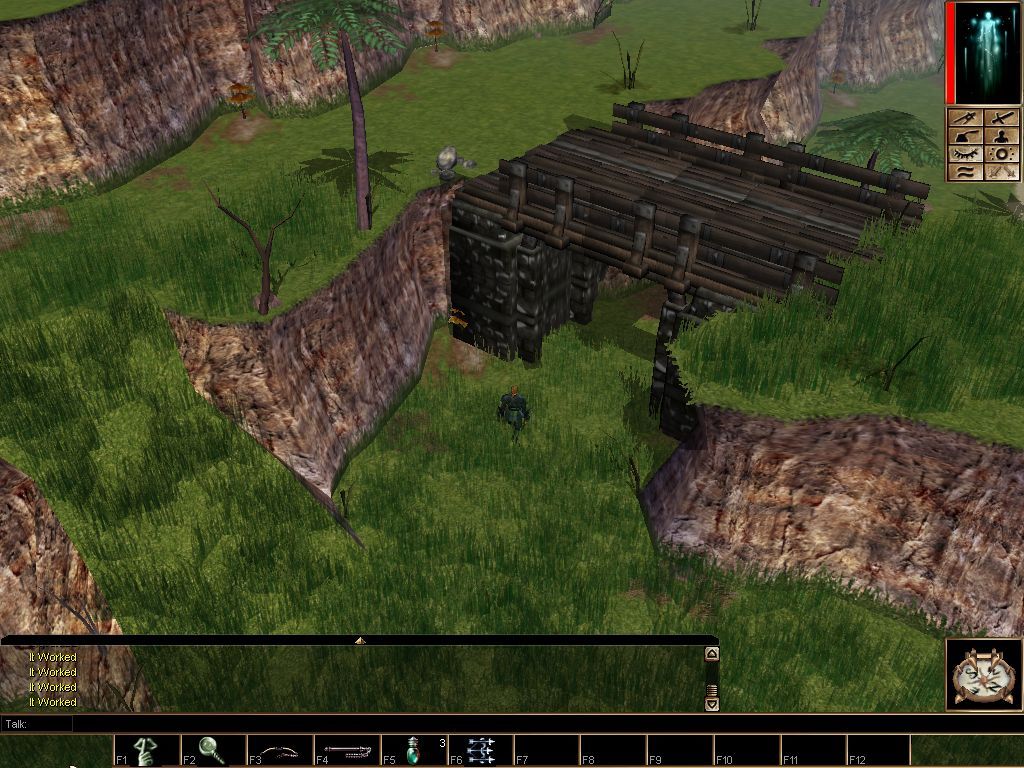Click the dagger panel button in top-left of grid
1024x768 pixels.
coord(966,119)
